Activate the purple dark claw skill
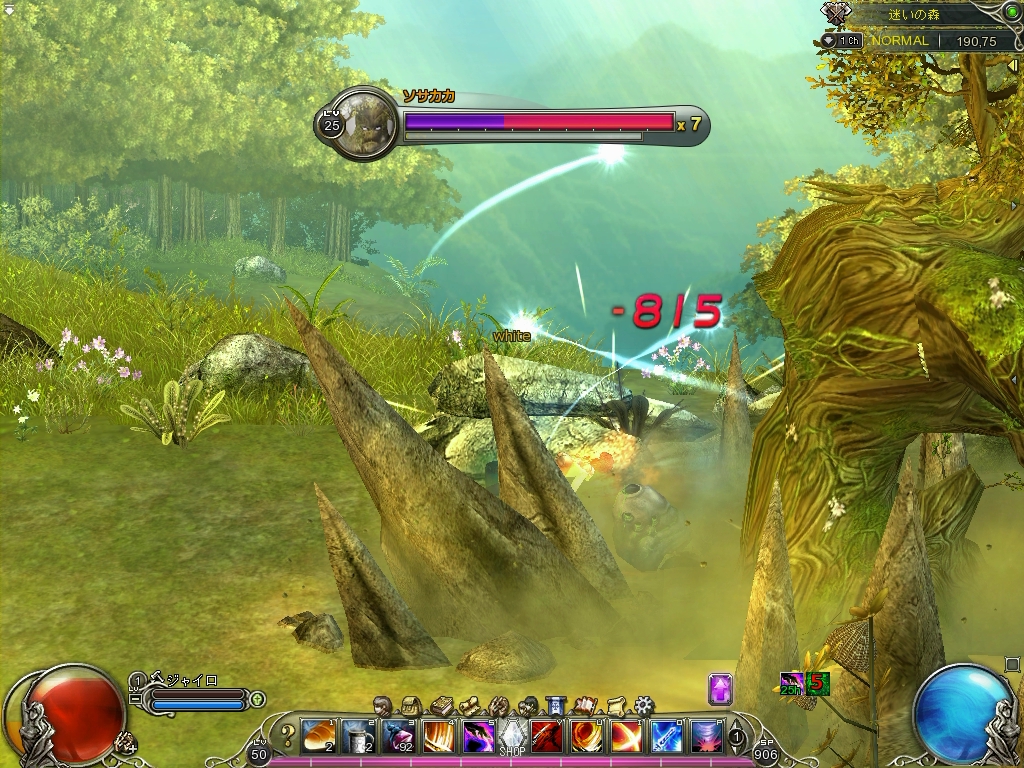Viewport: 1024px width, 768px height. pos(477,736)
